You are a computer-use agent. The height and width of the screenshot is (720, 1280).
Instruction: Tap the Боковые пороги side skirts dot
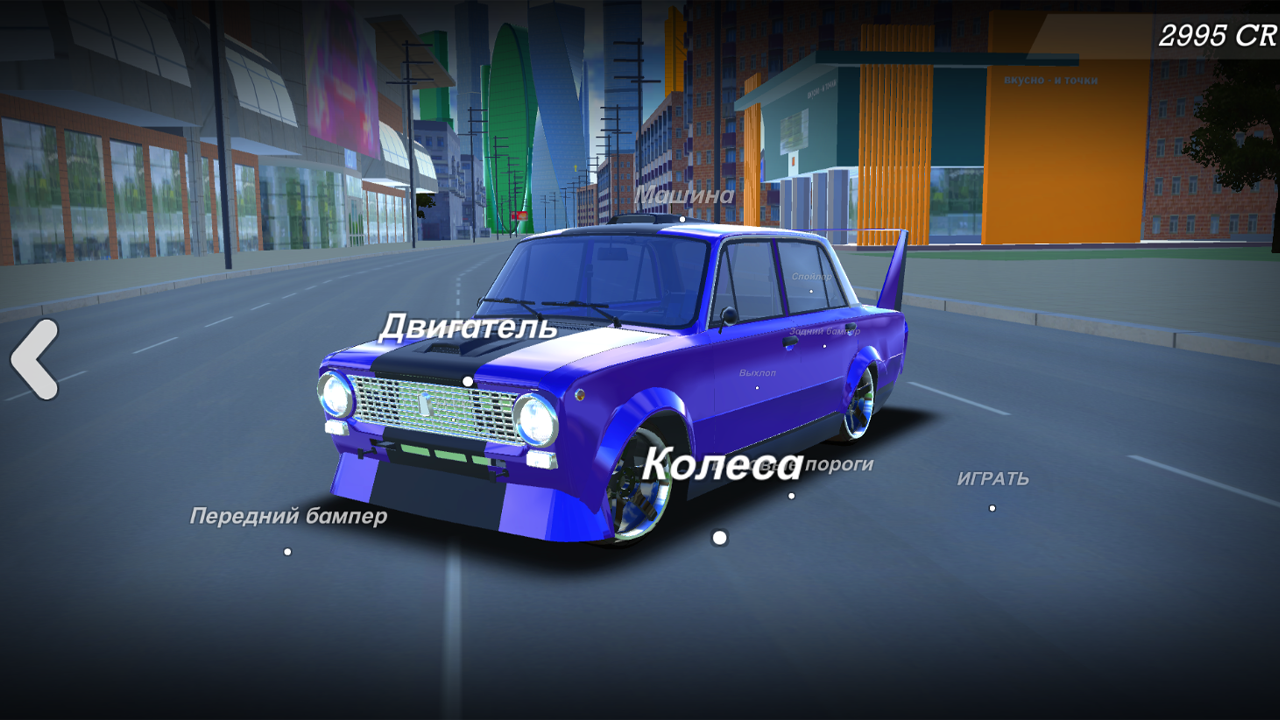click(792, 494)
